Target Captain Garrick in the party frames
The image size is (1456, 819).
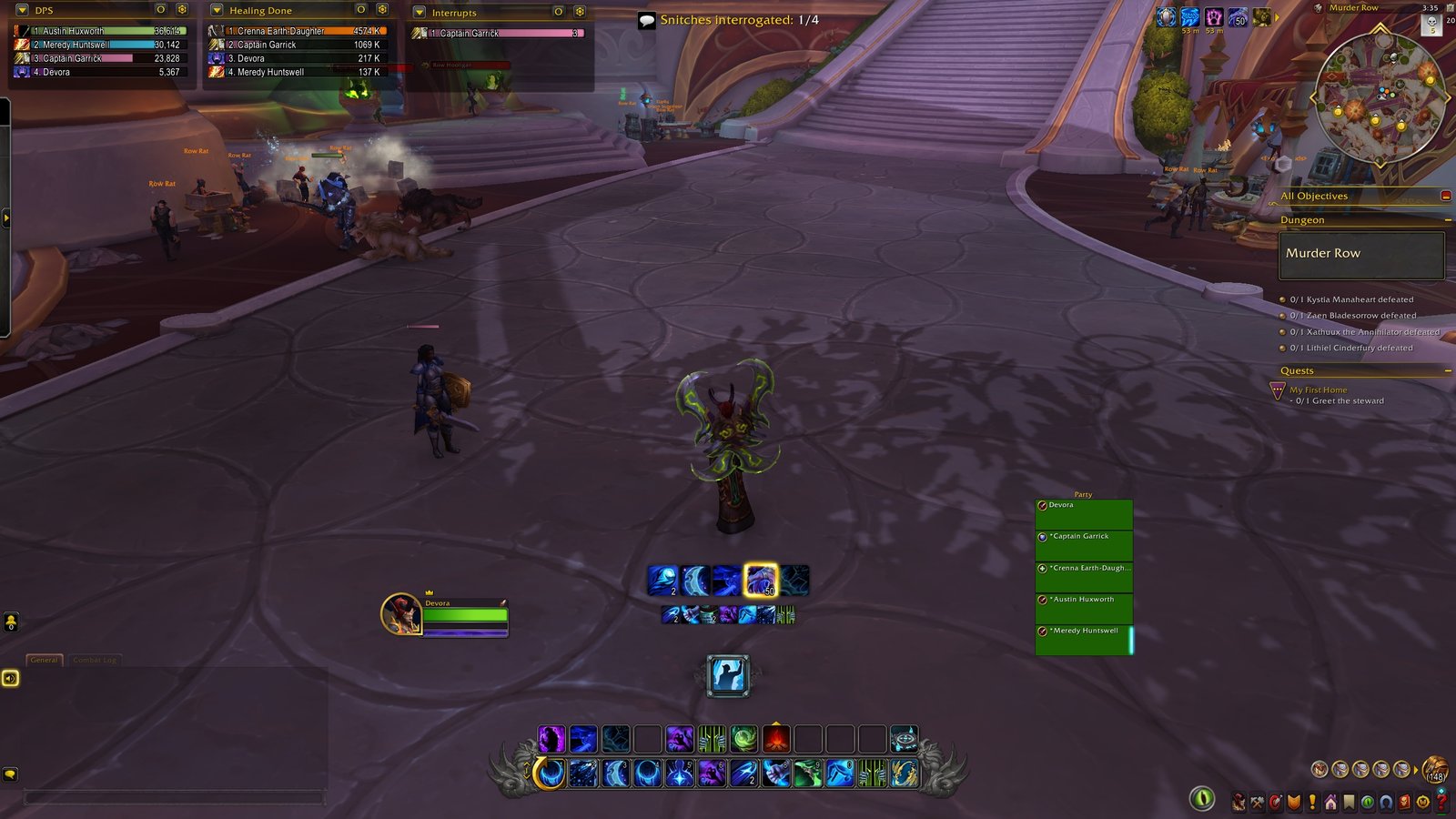pyautogui.click(x=1084, y=545)
